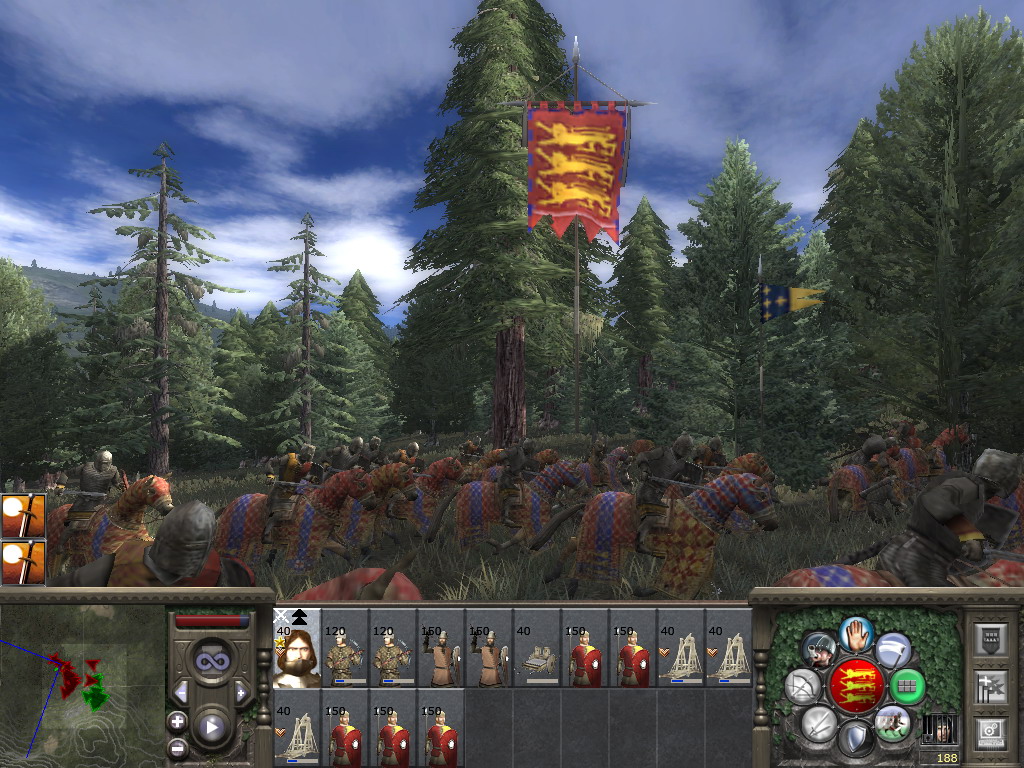Zoom in the minimap with the plus button
Screen dimensions: 1024x768
tap(178, 721)
